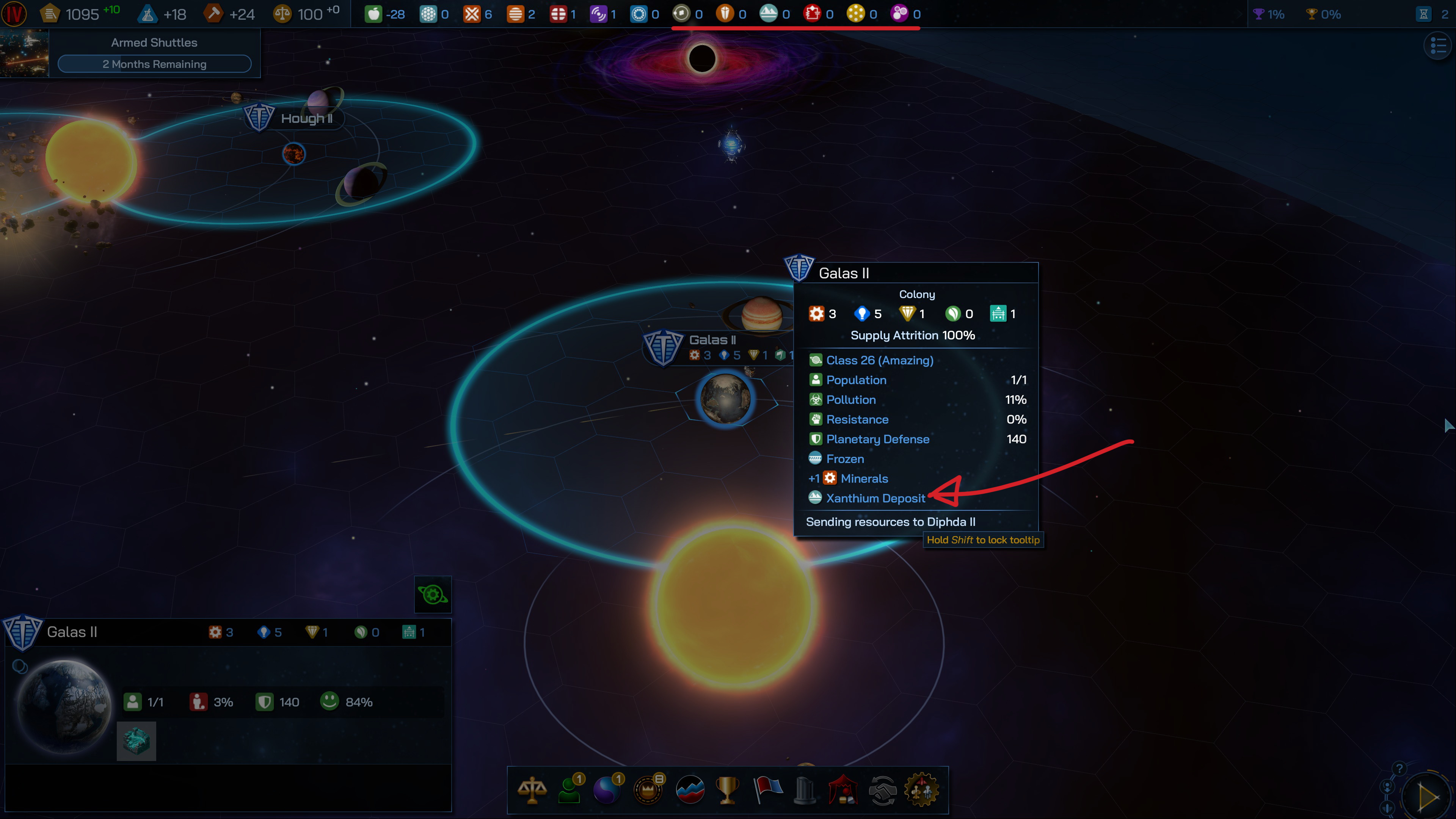Screen dimensions: 1456x819
Task: Open the red and blue flag icon
Action: tap(767, 790)
